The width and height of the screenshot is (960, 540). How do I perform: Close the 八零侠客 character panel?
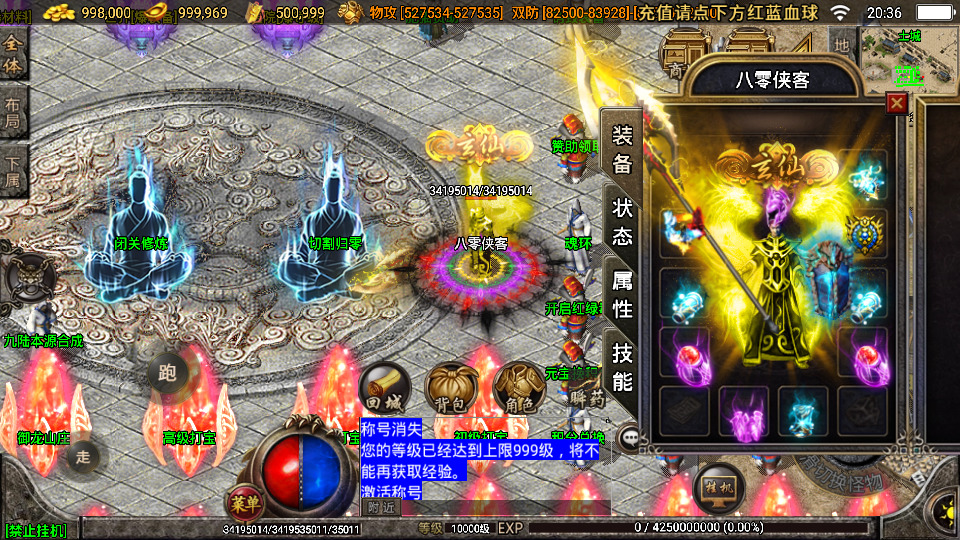(897, 103)
